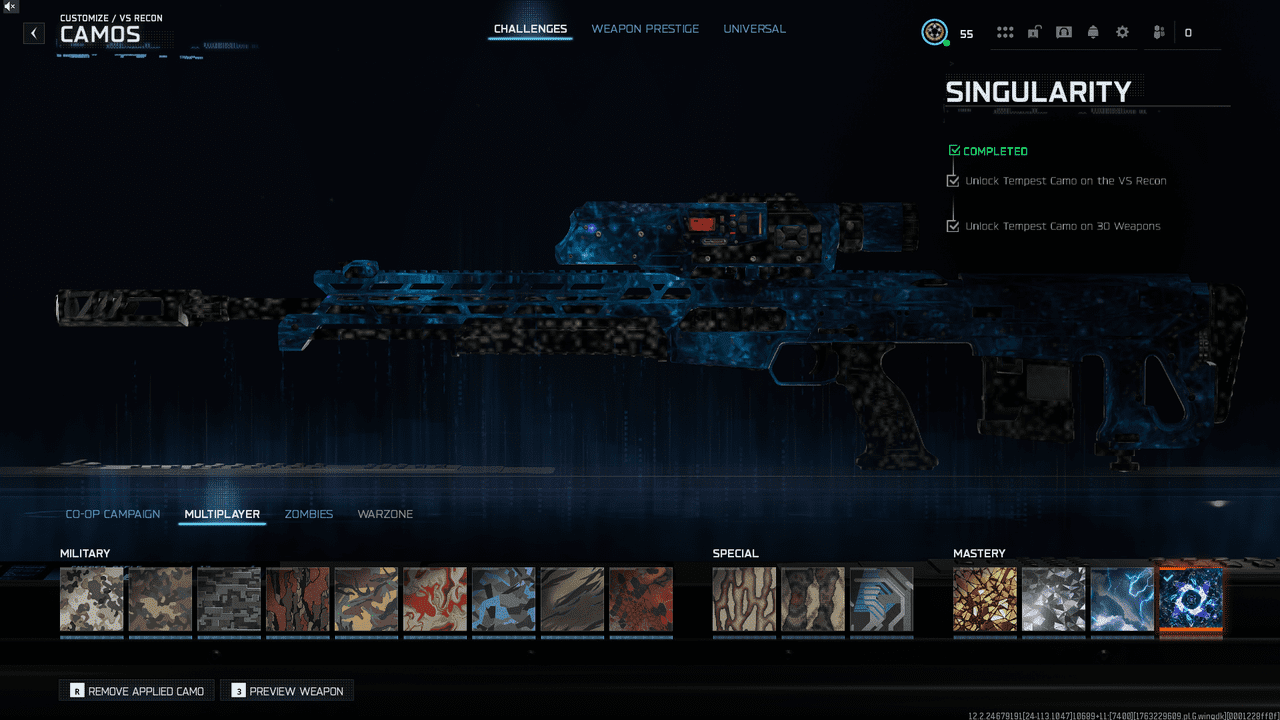
Task: Check 'Unlock Tempest Camo on 30 Weapons'
Action: (952, 226)
